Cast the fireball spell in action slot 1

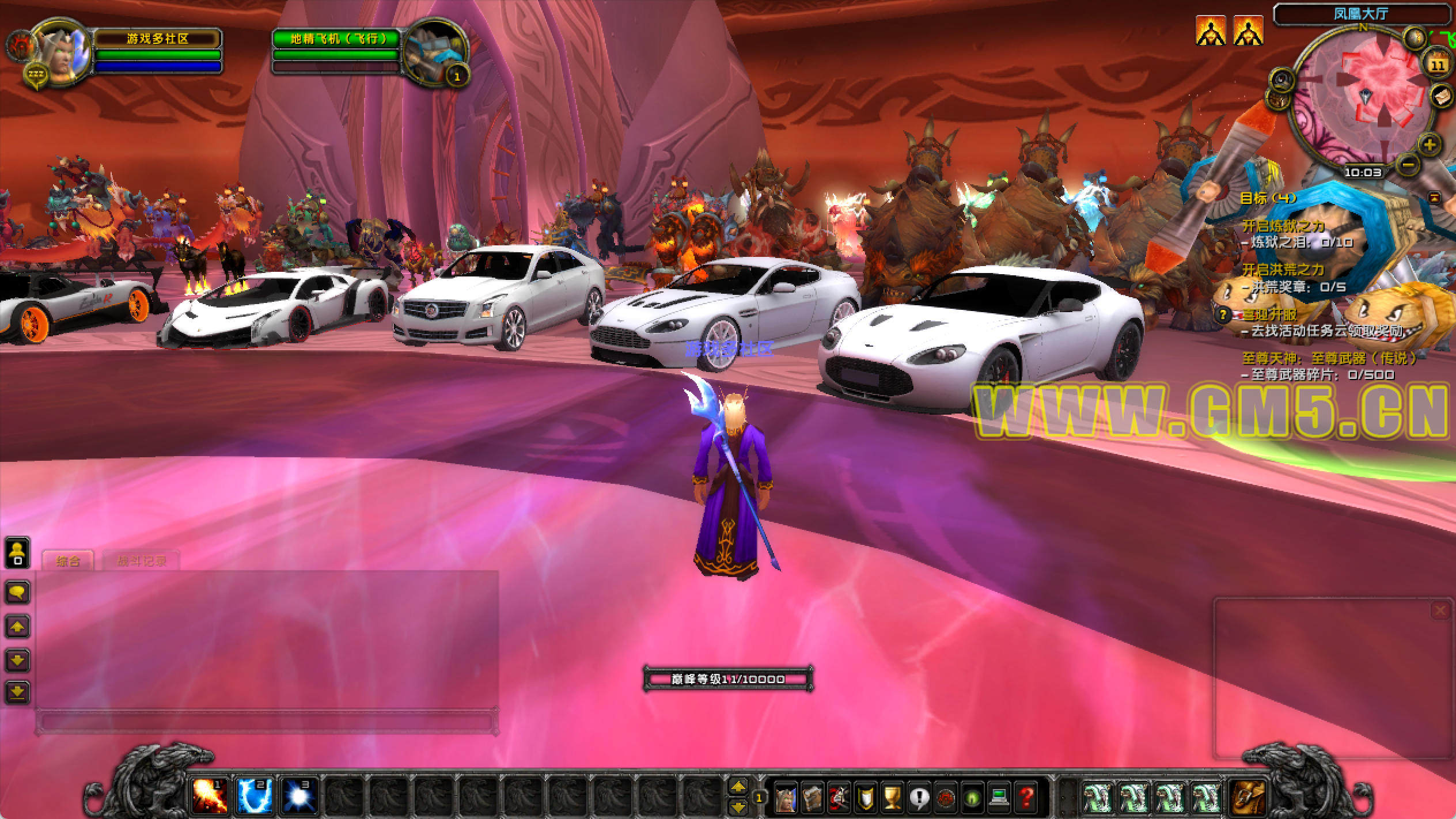(209, 797)
